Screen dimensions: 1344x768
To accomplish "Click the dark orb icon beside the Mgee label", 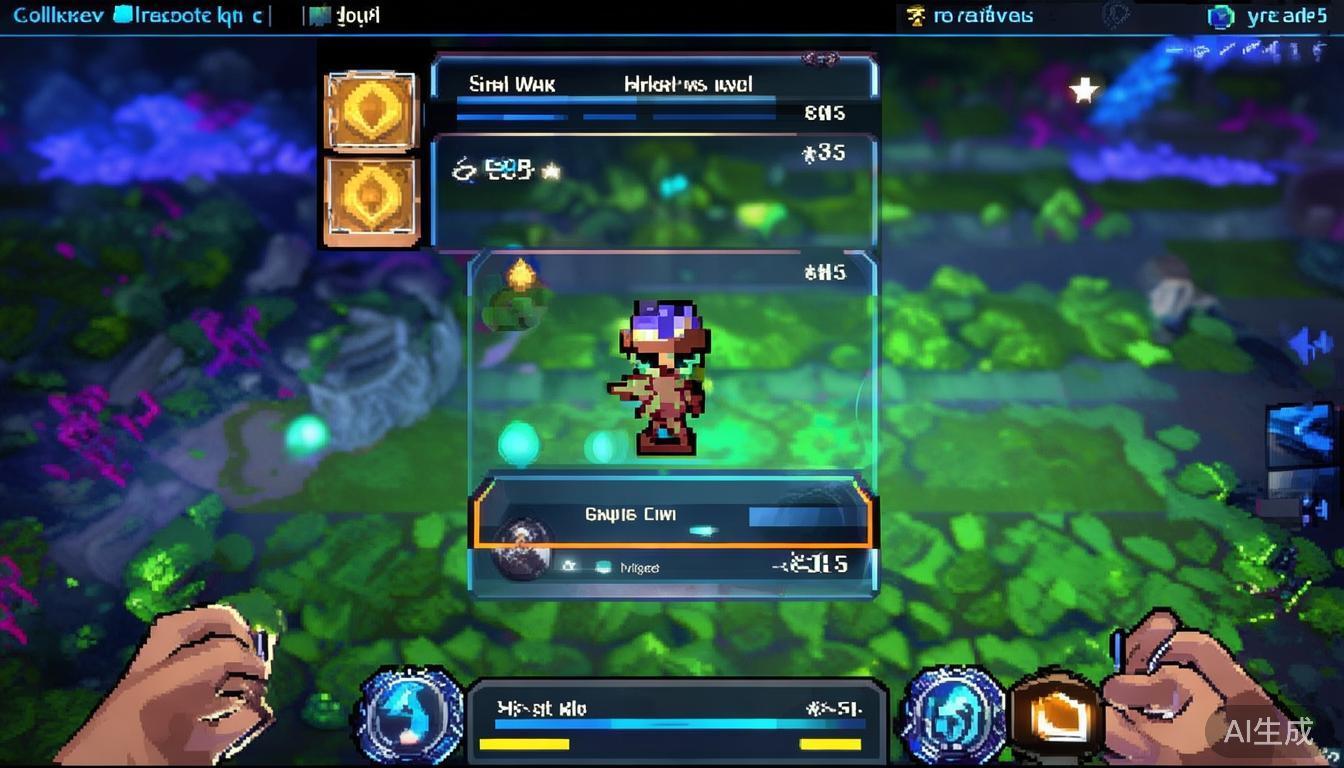I will [x=519, y=550].
